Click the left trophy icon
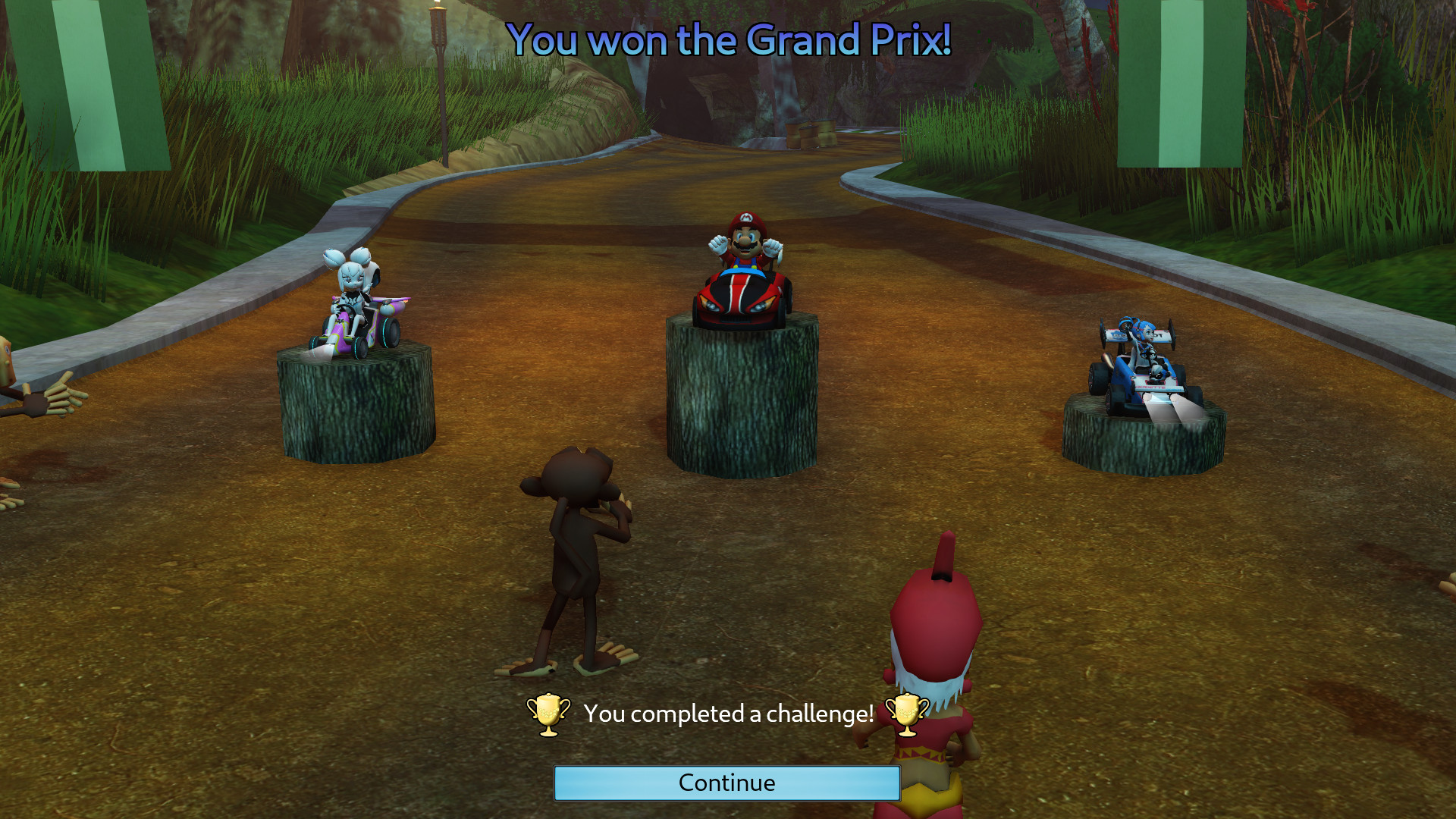Image resolution: width=1456 pixels, height=819 pixels. click(550, 713)
